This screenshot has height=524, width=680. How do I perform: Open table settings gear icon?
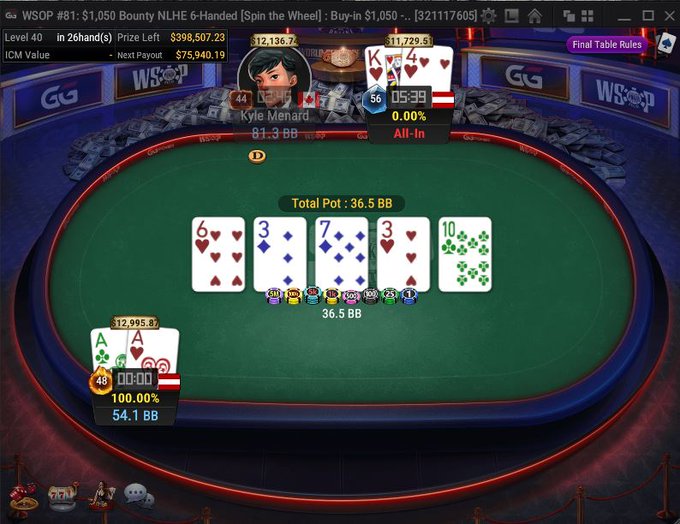(488, 15)
